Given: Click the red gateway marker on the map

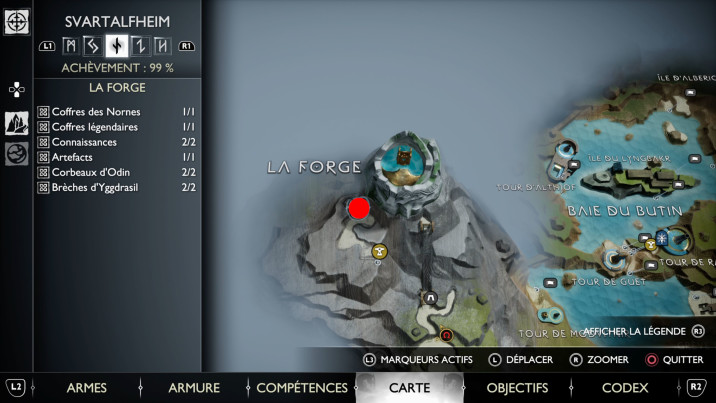Looking at the screenshot, I should click(x=447, y=335).
